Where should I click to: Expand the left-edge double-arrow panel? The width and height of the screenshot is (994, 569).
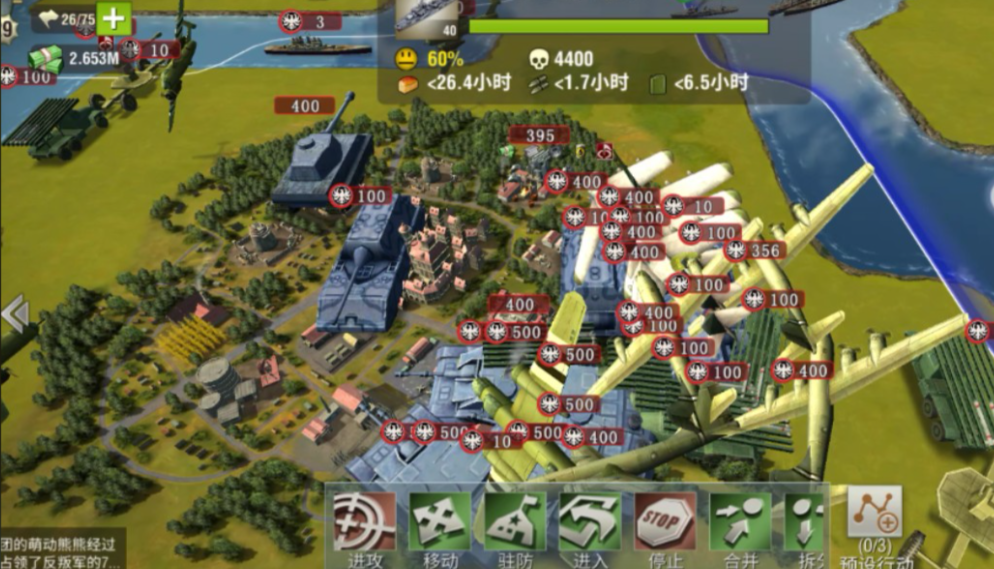[x=14, y=314]
